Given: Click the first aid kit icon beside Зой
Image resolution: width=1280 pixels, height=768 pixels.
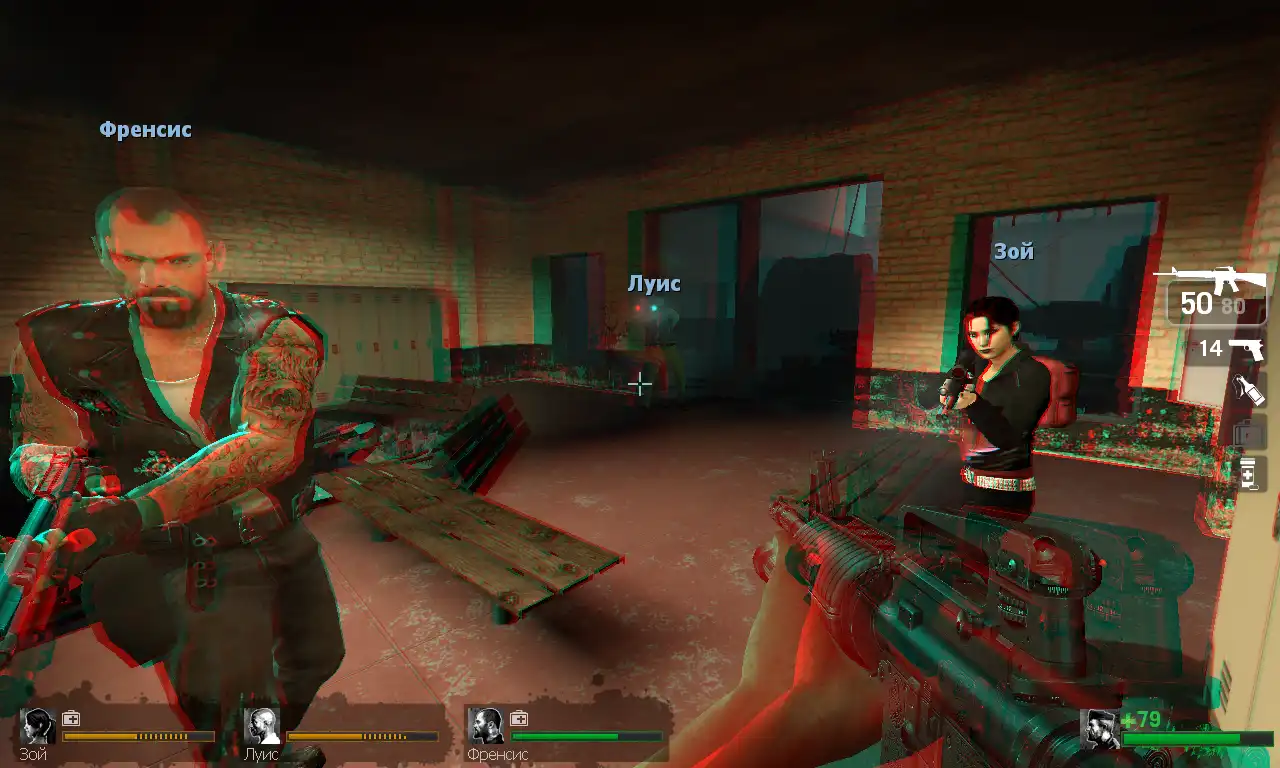Looking at the screenshot, I should pos(71,718).
